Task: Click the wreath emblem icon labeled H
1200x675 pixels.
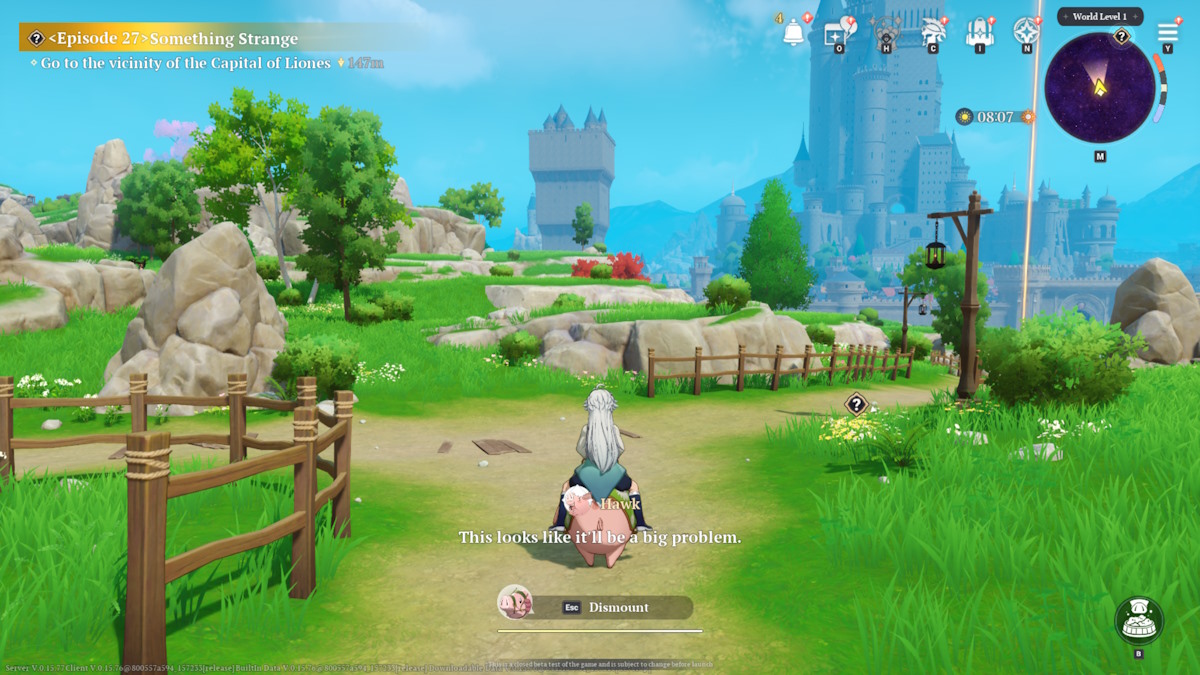Action: 885,32
